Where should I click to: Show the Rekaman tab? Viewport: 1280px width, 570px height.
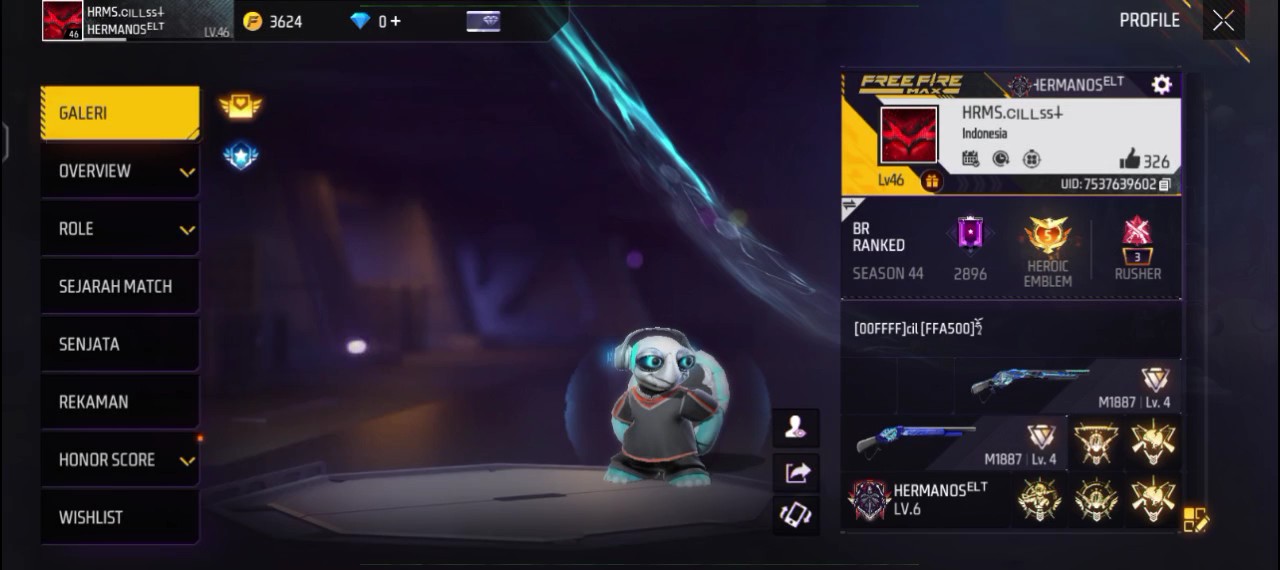(120, 402)
